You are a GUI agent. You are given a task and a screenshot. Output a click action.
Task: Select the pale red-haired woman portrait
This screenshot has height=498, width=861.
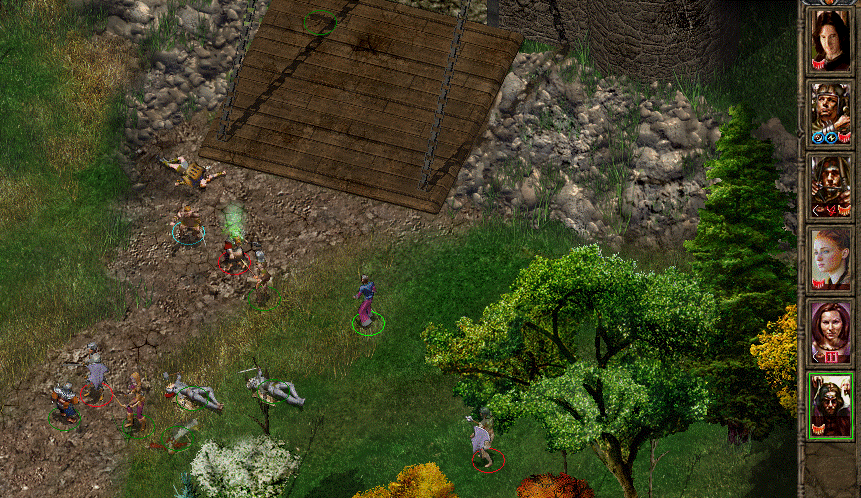[830, 259]
